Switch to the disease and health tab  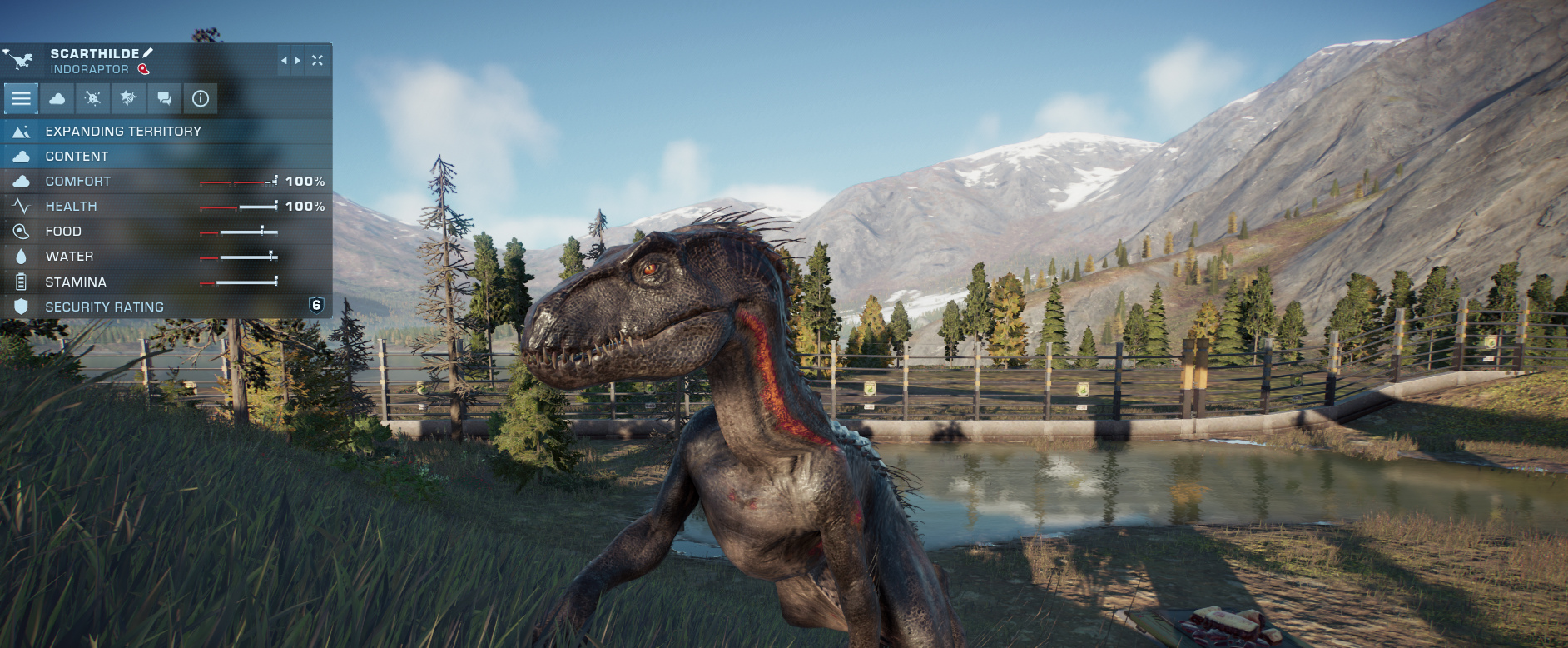click(x=93, y=98)
